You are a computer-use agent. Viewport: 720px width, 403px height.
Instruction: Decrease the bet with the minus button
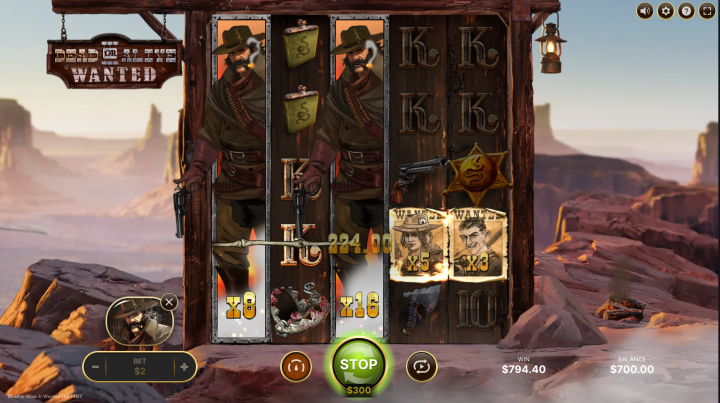point(96,367)
